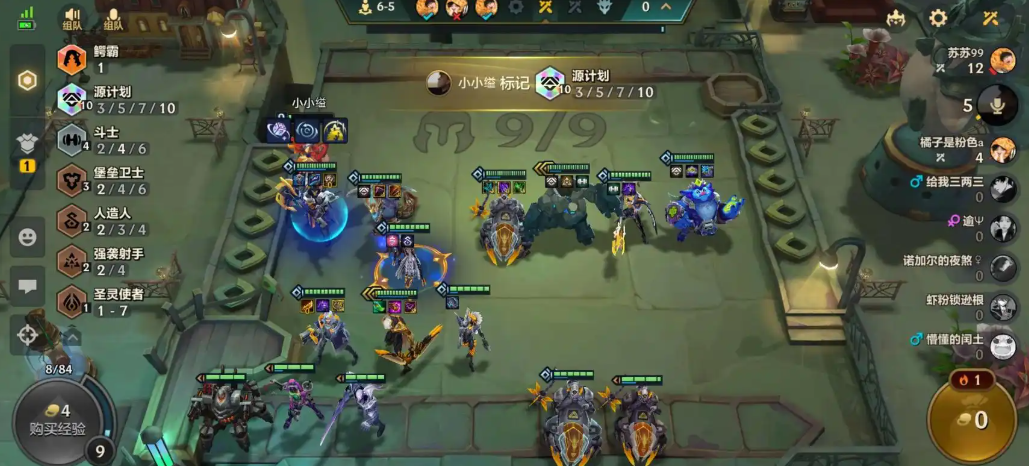1029x466 pixels.
Task: Toggle the hexagon traits panel icon
Action: 28,81
